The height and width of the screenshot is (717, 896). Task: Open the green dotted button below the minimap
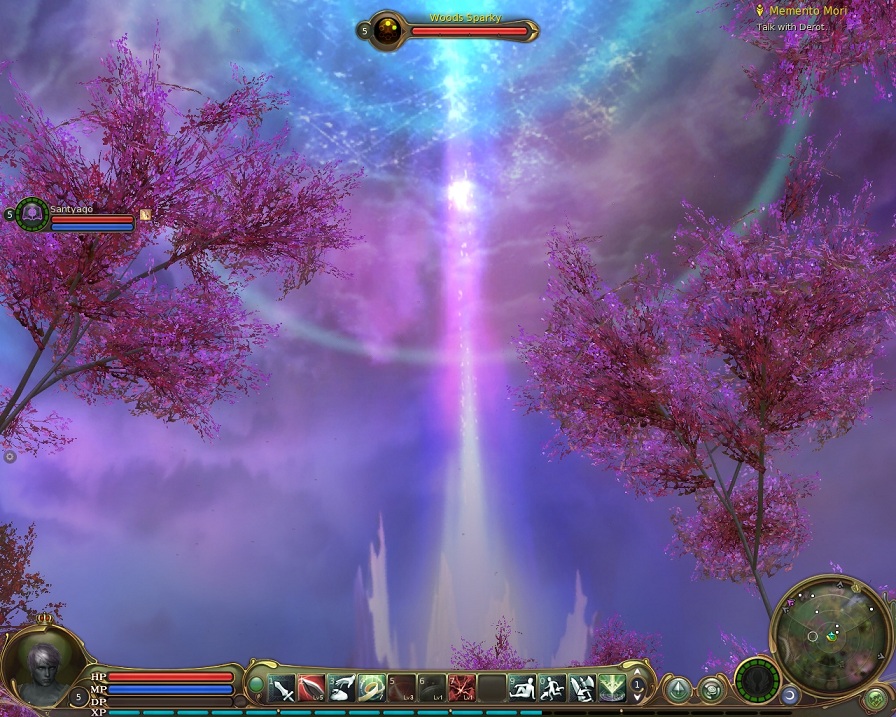876,698
